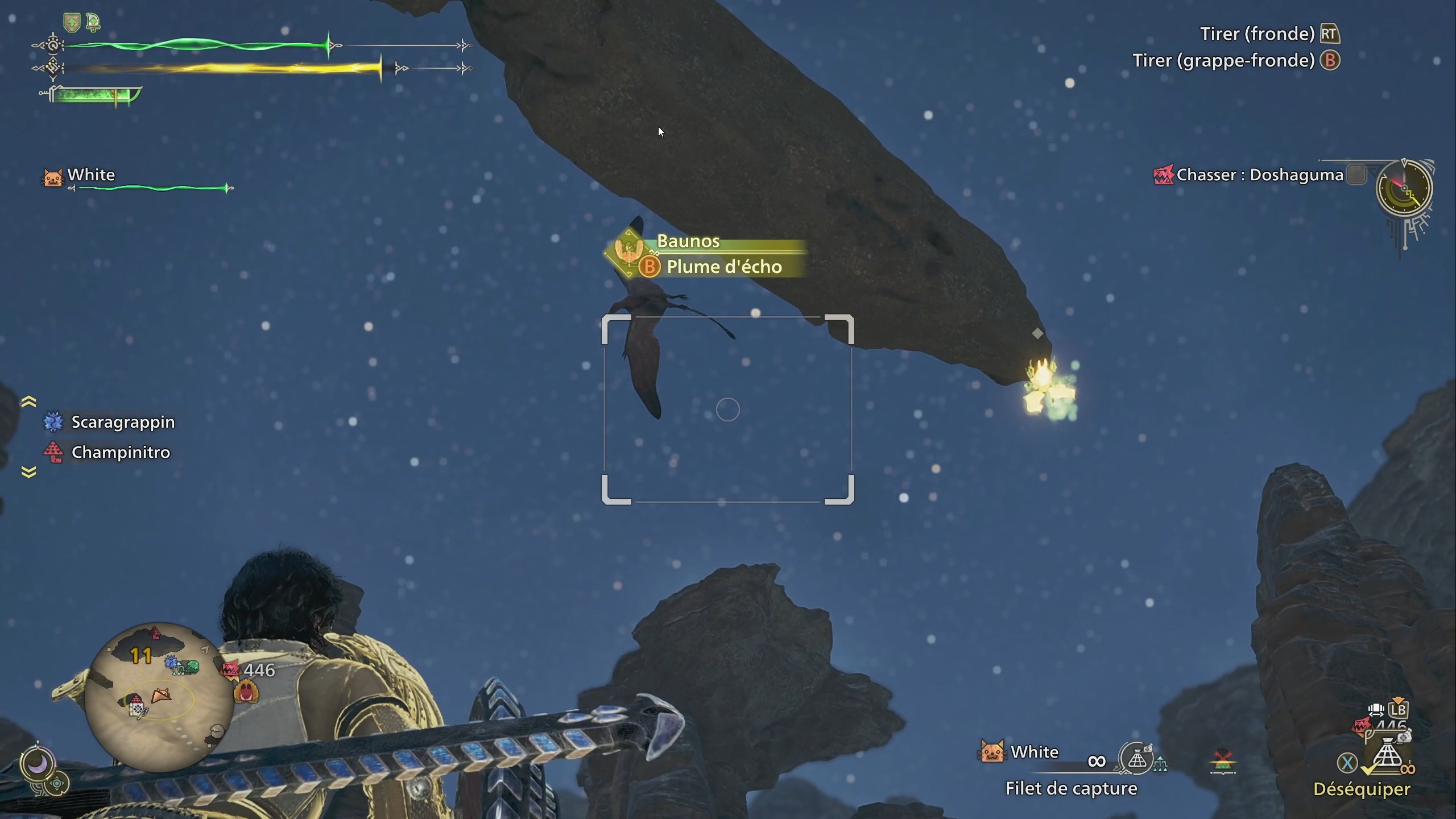The width and height of the screenshot is (1456, 819).
Task: Click the Plume d'écho prompt
Action: pyautogui.click(x=724, y=266)
